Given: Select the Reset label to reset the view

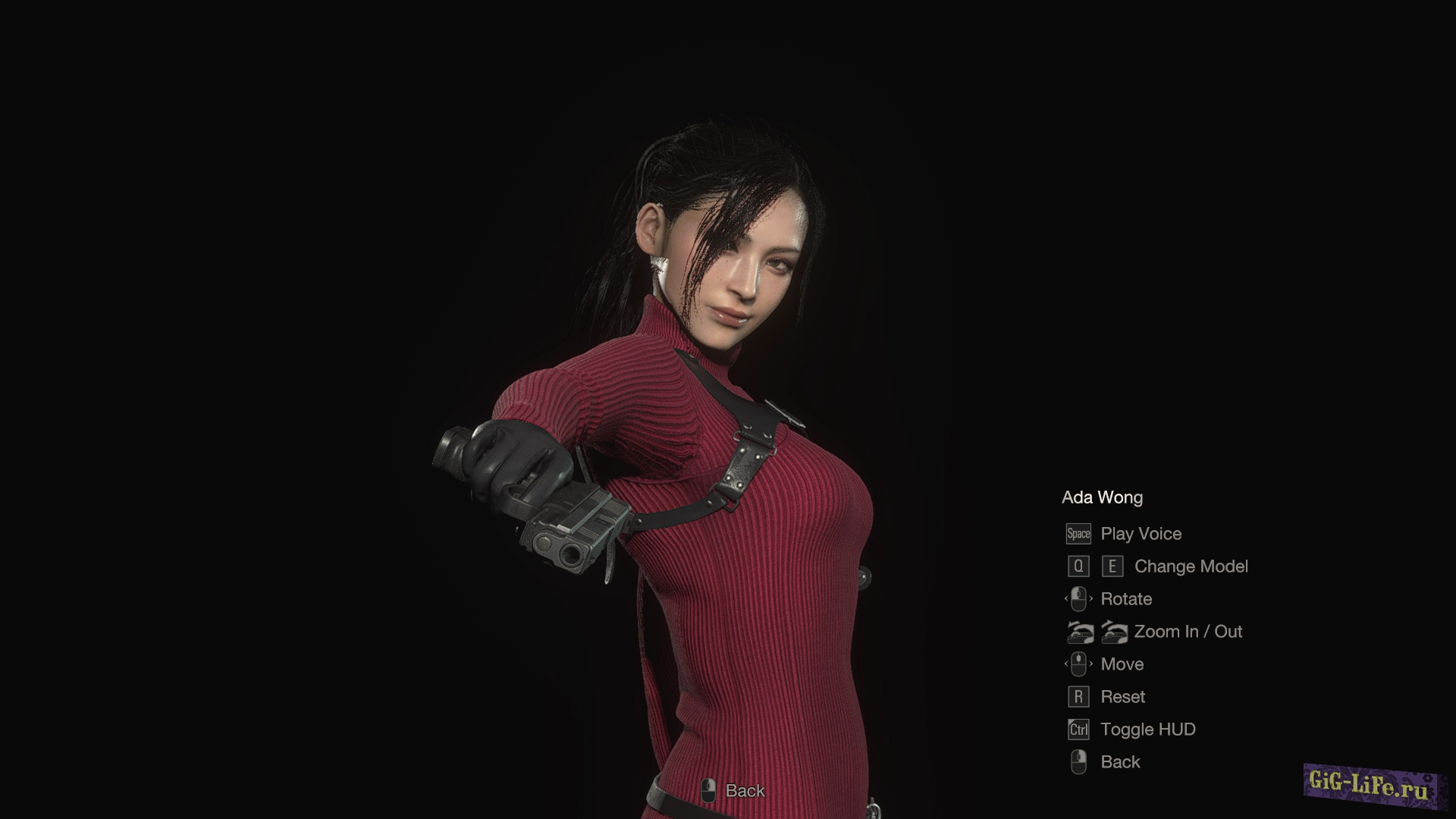Looking at the screenshot, I should tap(1122, 696).
